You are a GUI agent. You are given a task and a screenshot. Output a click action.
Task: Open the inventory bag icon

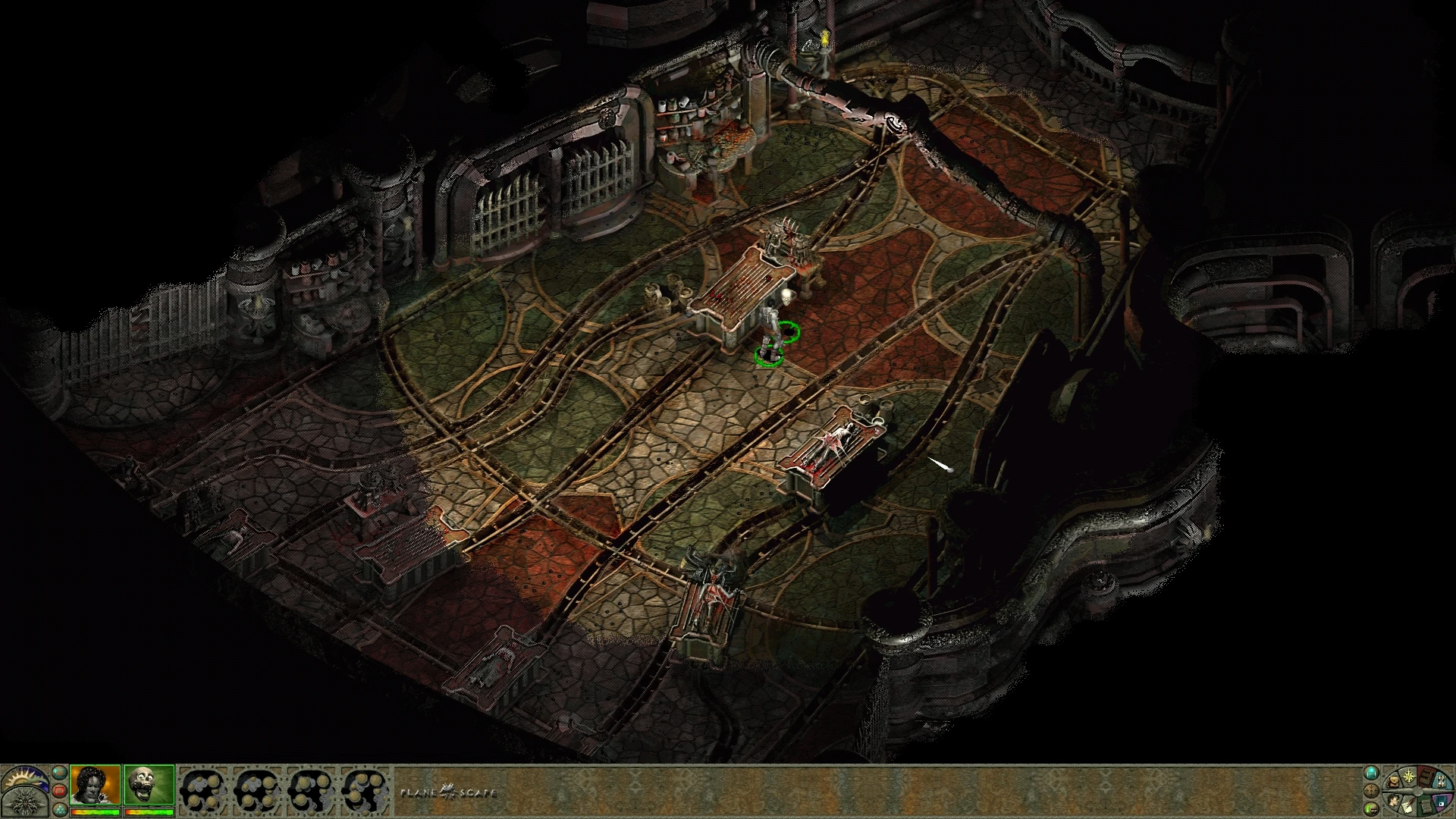1394,782
